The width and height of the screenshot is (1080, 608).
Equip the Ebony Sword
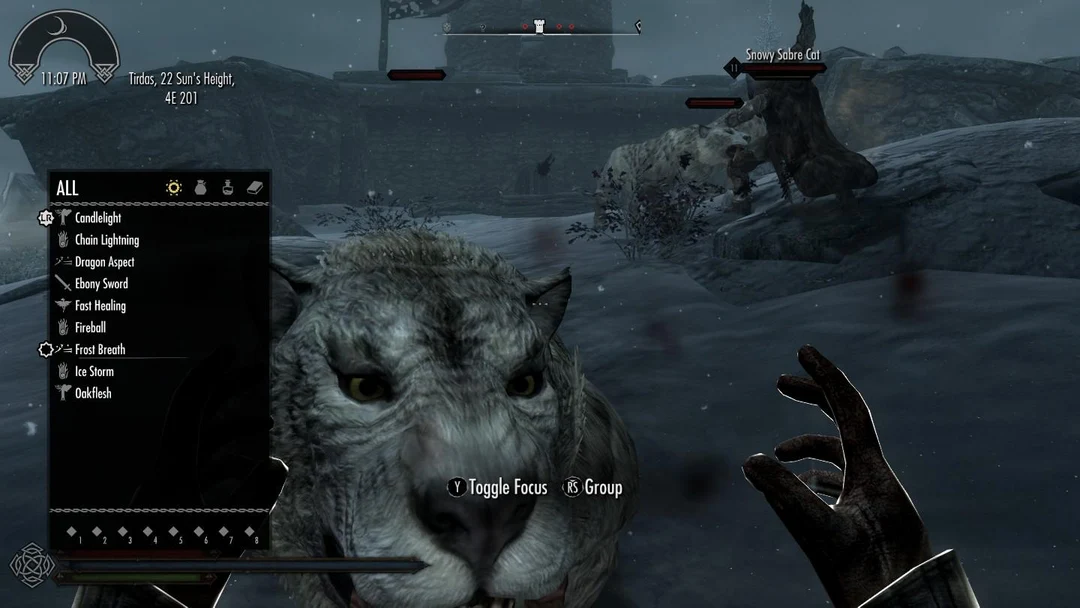(x=101, y=284)
